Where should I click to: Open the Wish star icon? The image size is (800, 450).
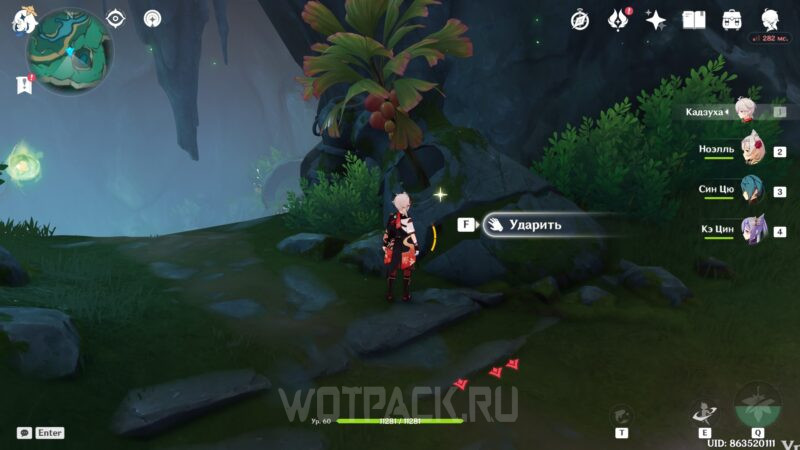point(656,19)
